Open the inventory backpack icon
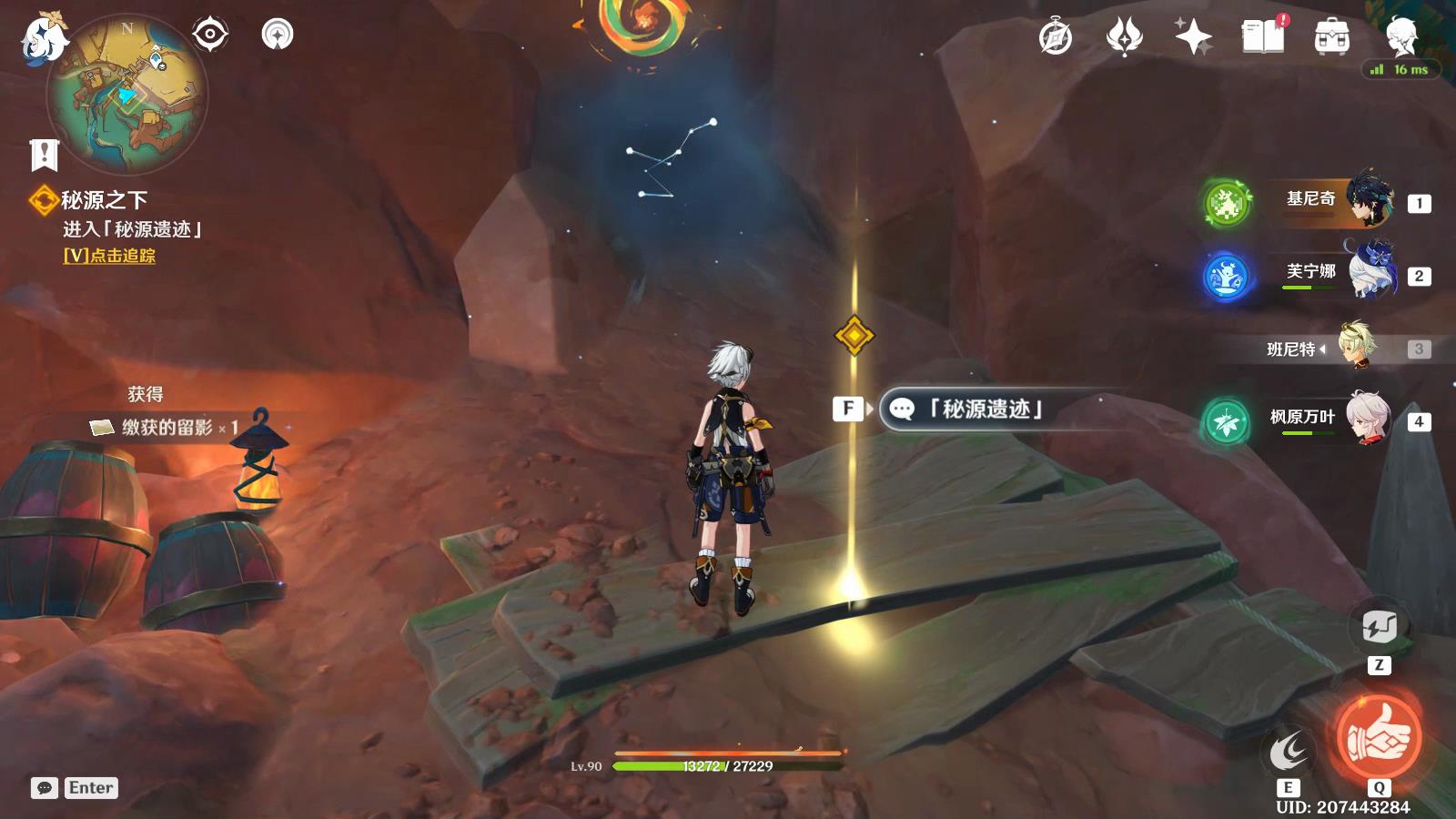The height and width of the screenshot is (819, 1456). (x=1331, y=37)
